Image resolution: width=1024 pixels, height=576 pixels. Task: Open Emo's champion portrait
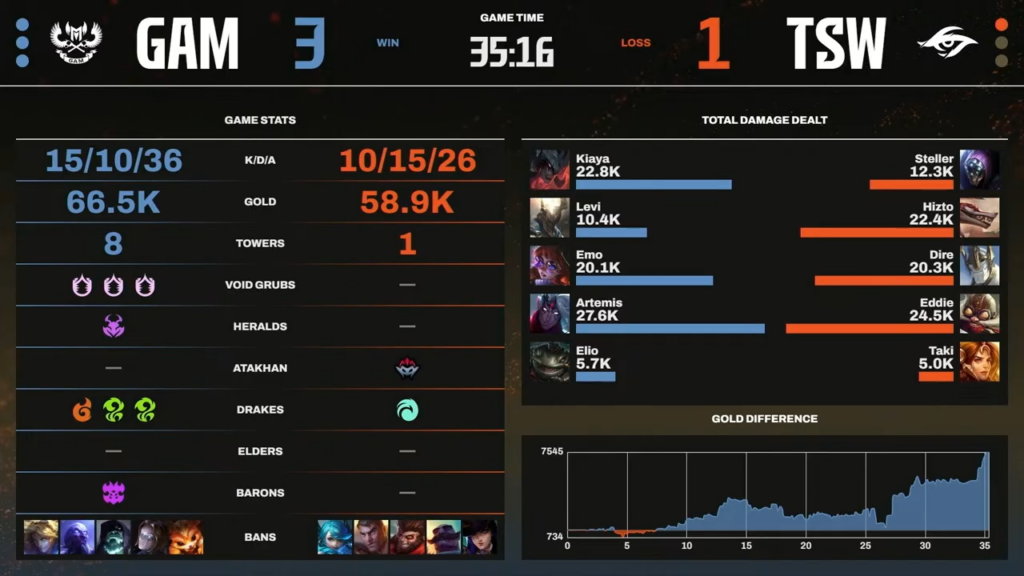[549, 266]
